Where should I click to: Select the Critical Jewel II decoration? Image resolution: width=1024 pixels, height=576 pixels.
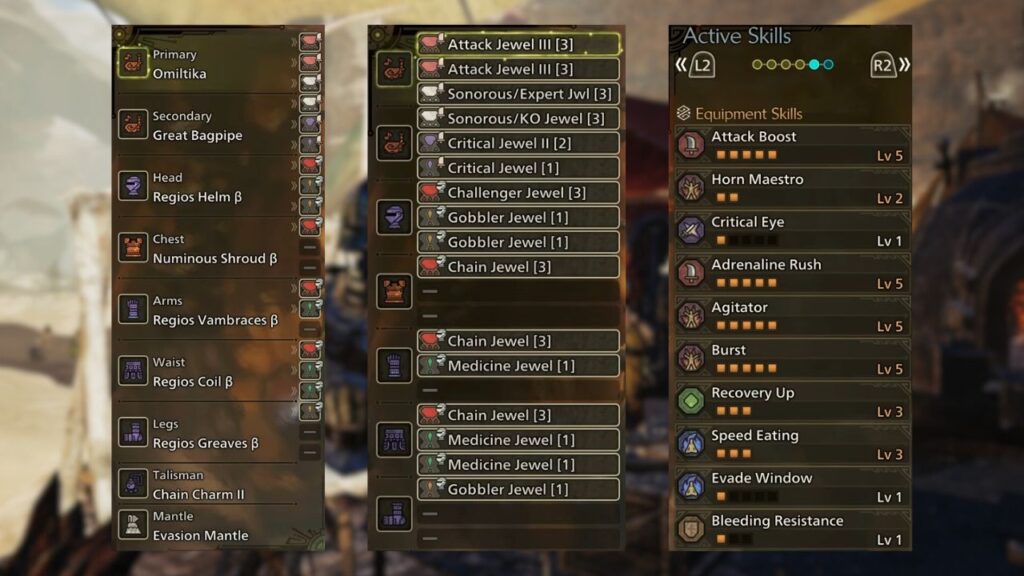pyautogui.click(x=518, y=143)
